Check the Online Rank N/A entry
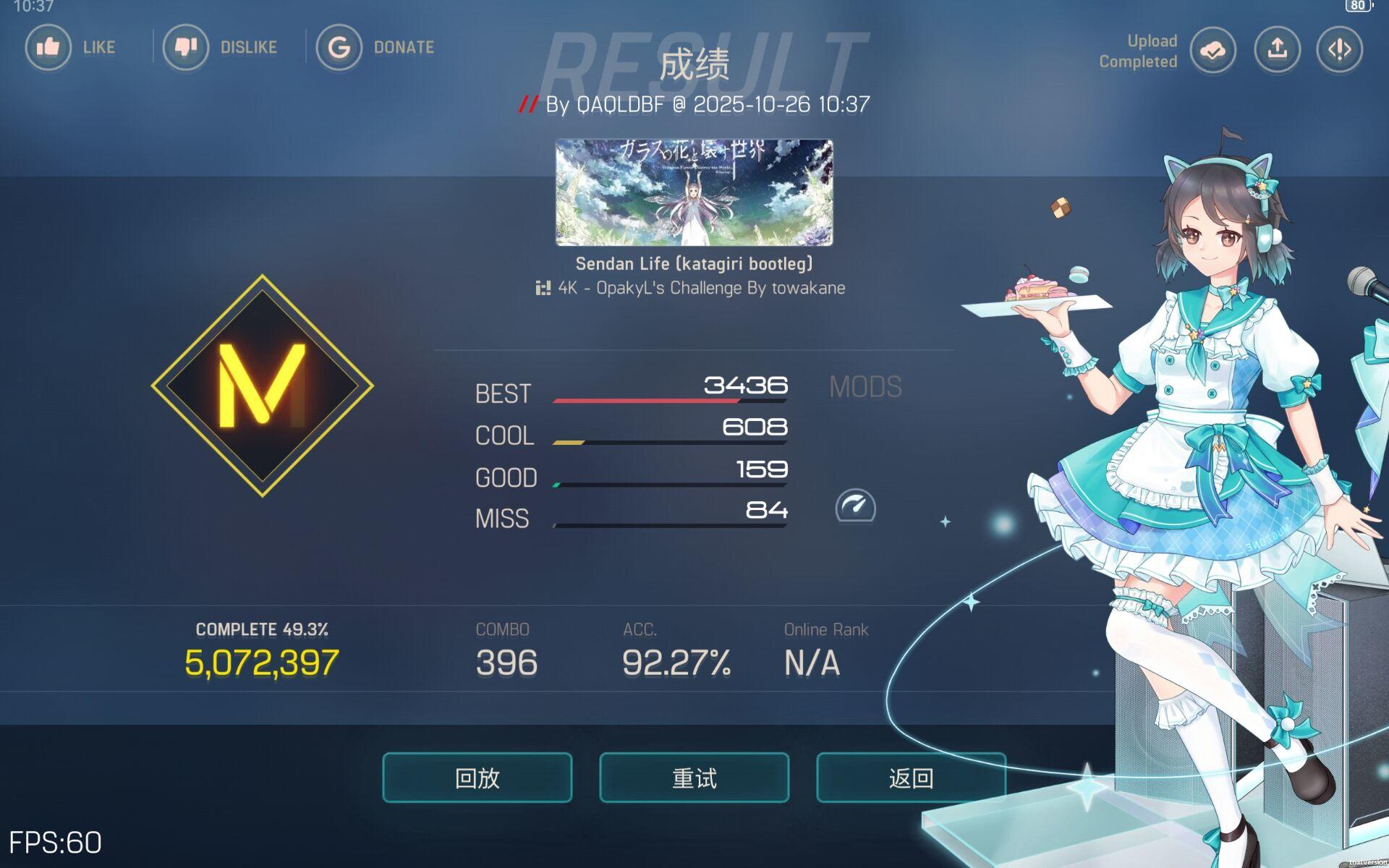Screen dimensions: 1389x868 point(812,658)
